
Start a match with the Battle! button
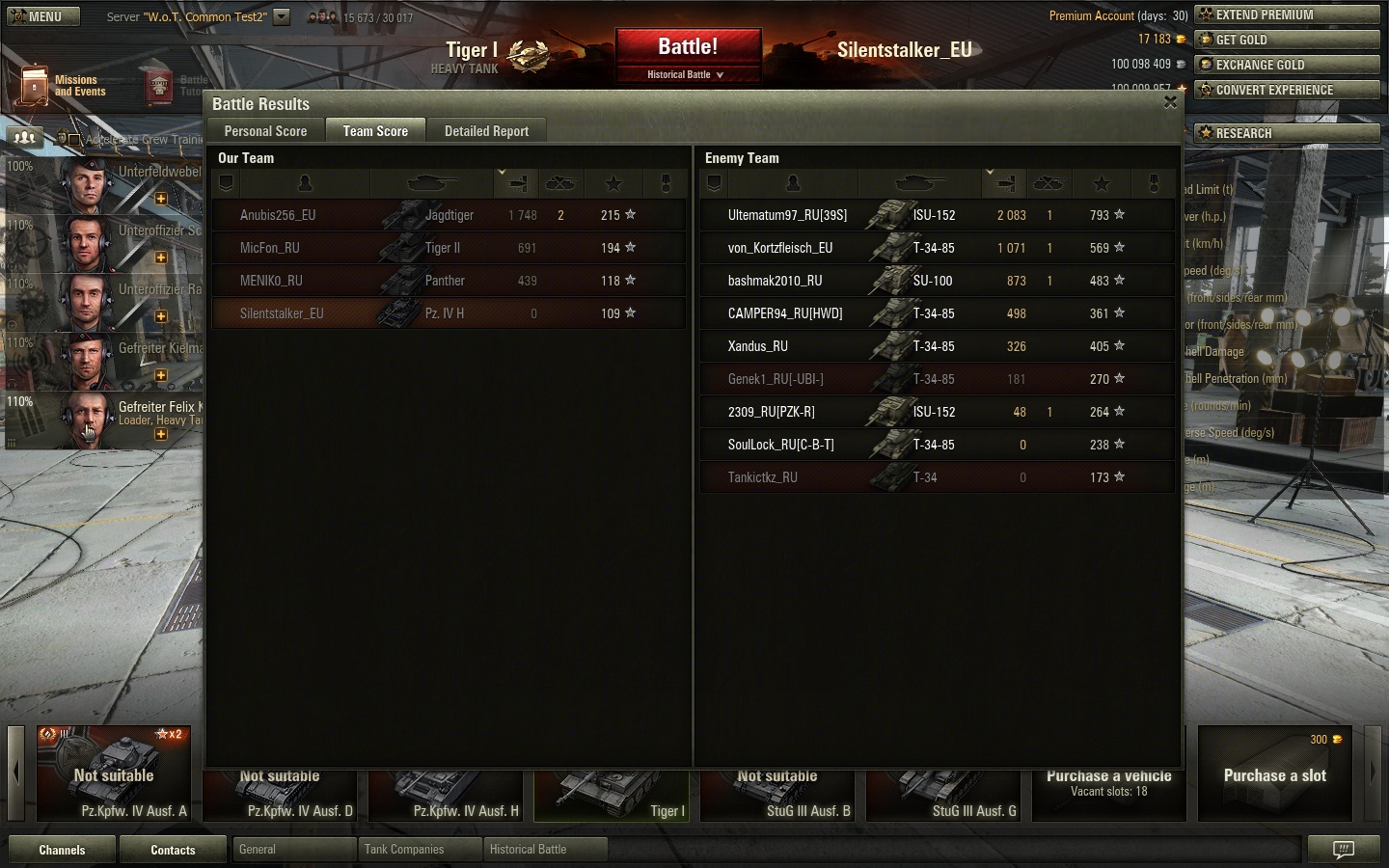tap(688, 47)
